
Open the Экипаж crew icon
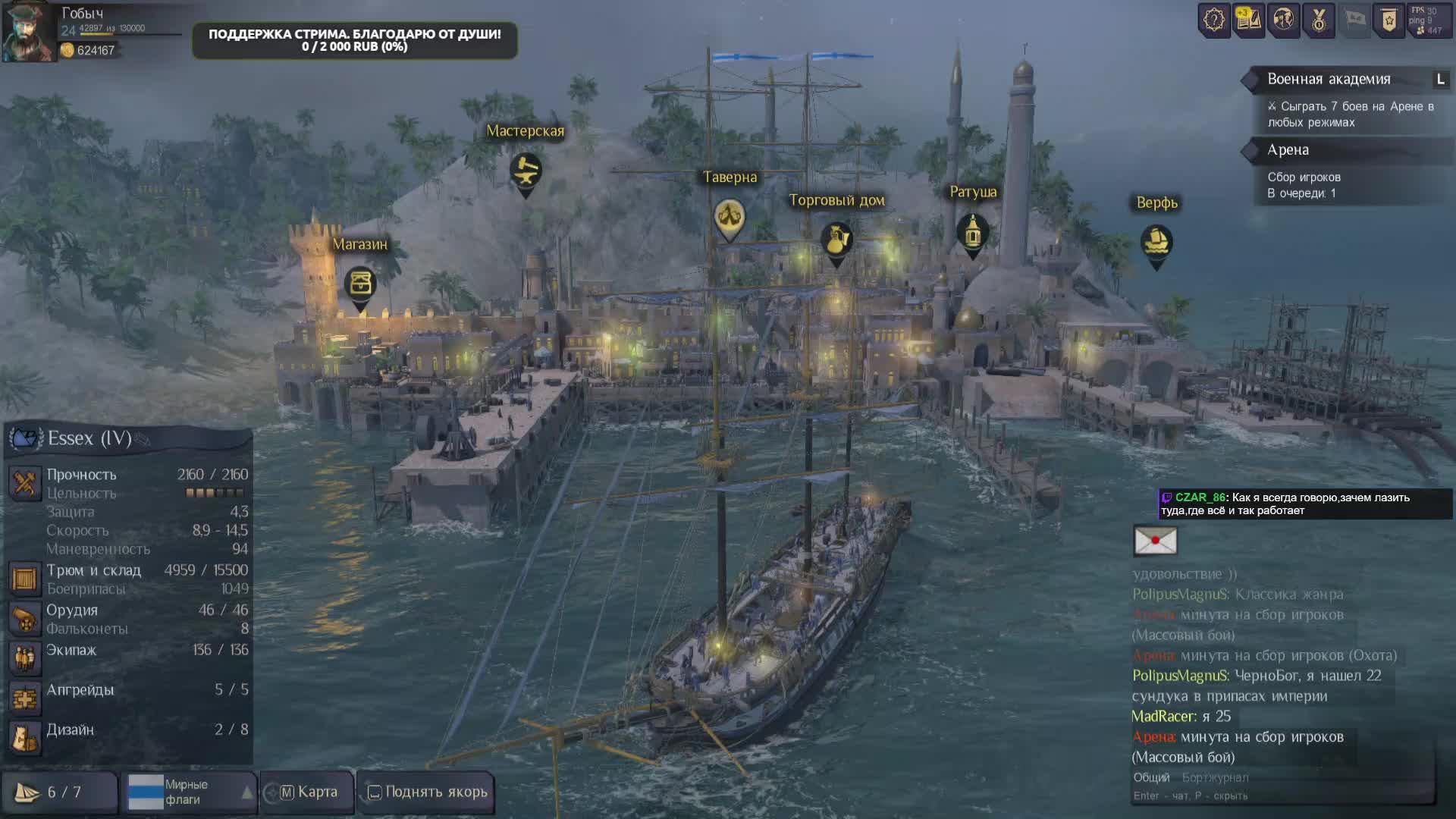[24, 658]
